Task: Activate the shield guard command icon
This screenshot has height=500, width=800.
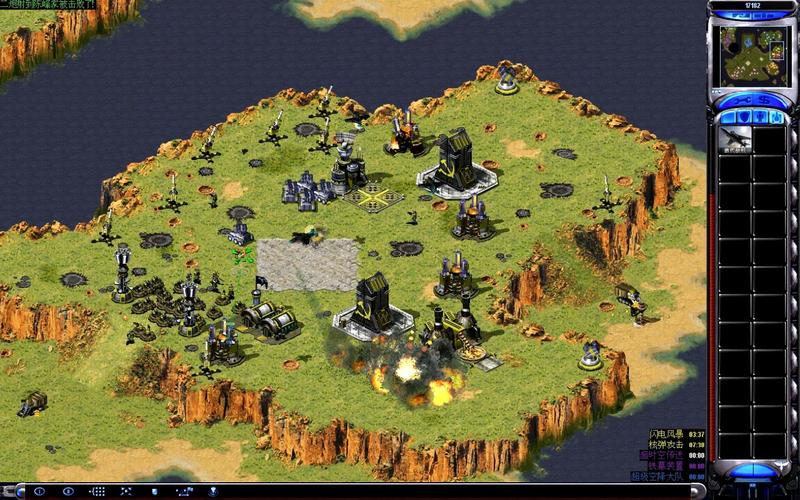Action: point(156,492)
